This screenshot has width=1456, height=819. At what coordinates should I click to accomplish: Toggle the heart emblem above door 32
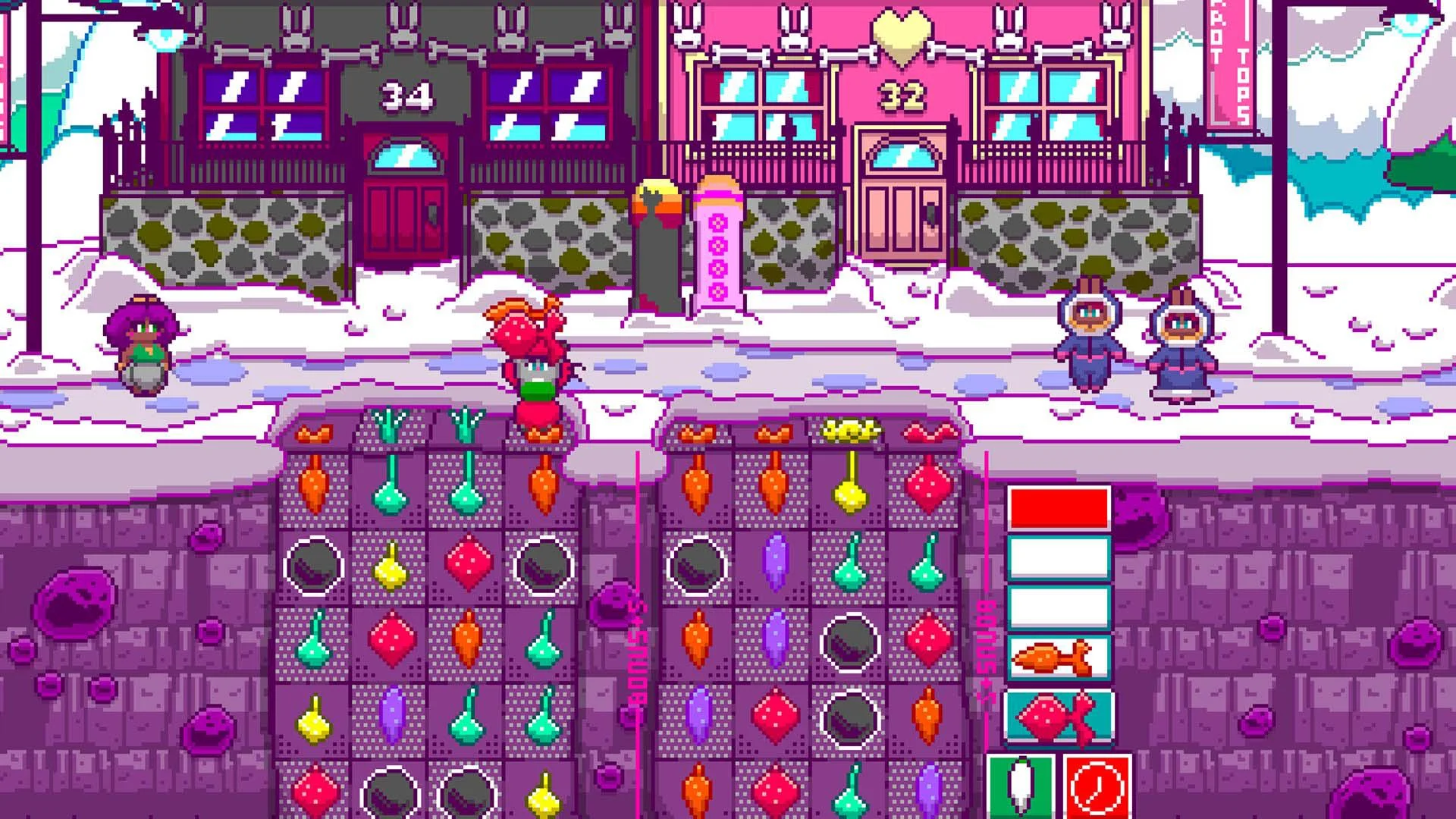[901, 32]
